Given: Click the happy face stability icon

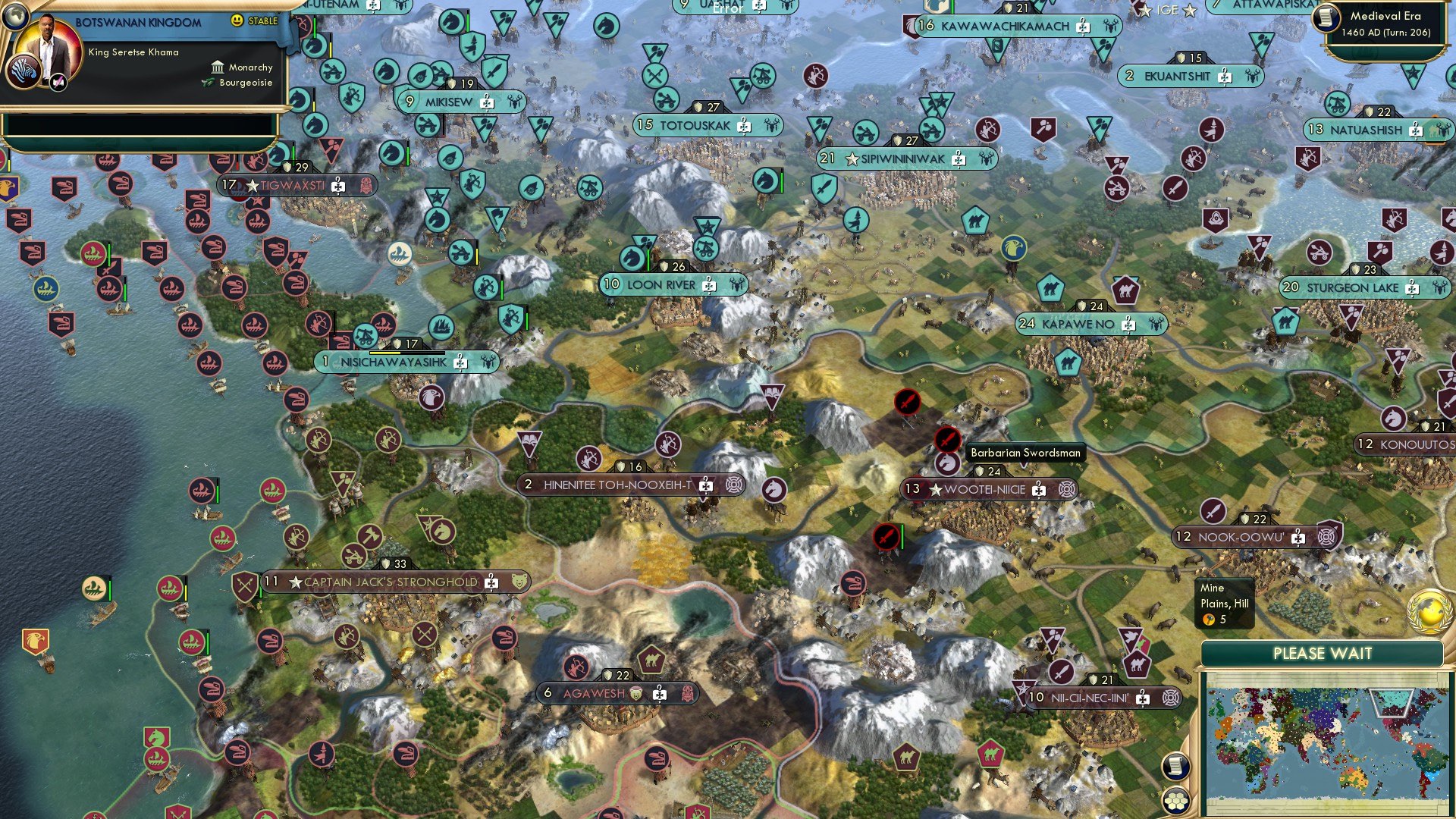Looking at the screenshot, I should pos(237,20).
